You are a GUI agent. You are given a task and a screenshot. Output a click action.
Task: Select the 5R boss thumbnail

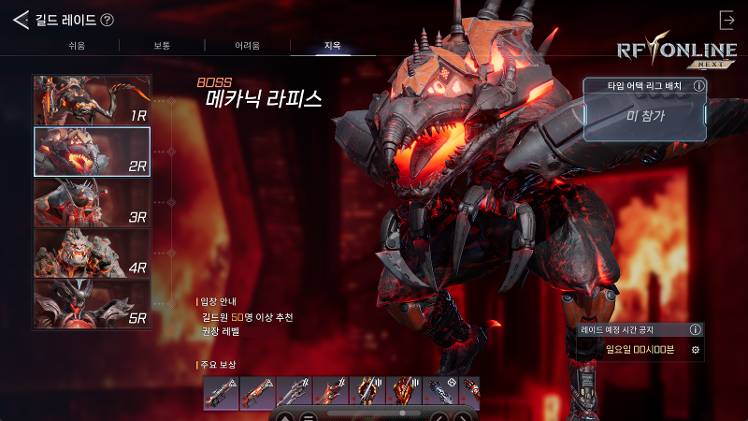92,304
